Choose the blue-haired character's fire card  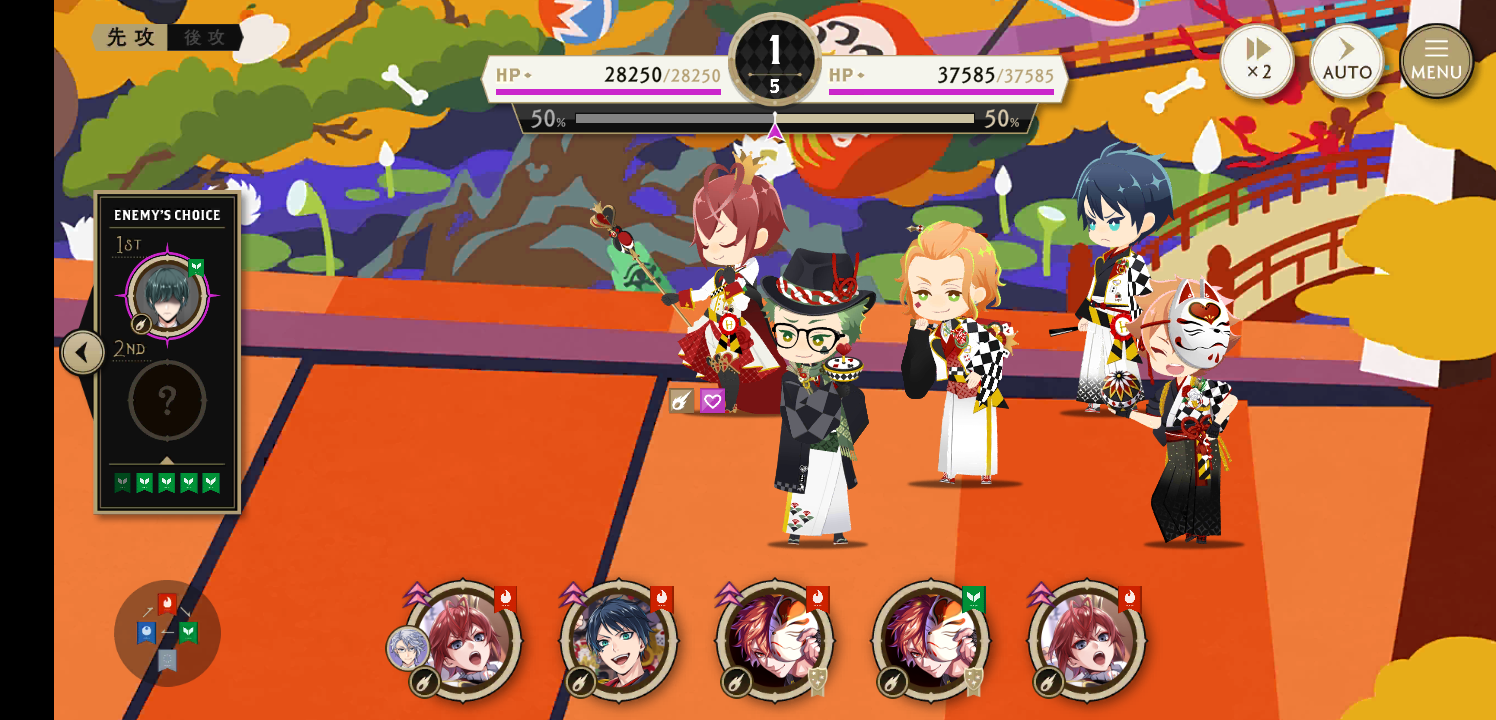pos(619,639)
